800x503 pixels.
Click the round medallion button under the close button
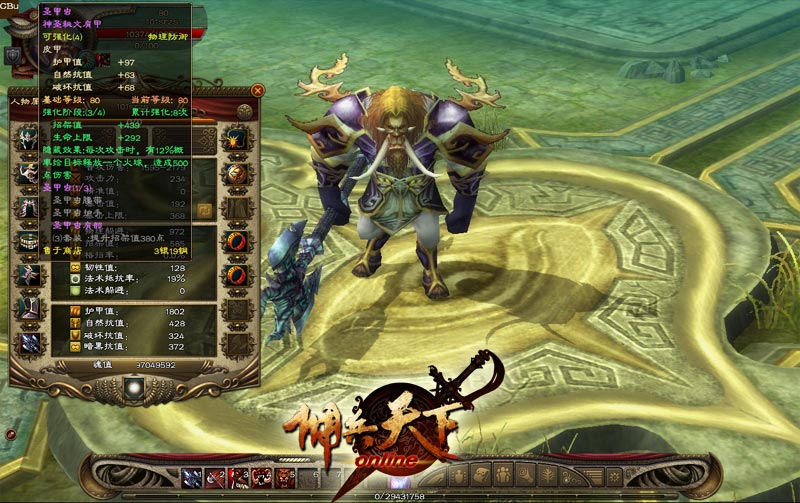244,110
